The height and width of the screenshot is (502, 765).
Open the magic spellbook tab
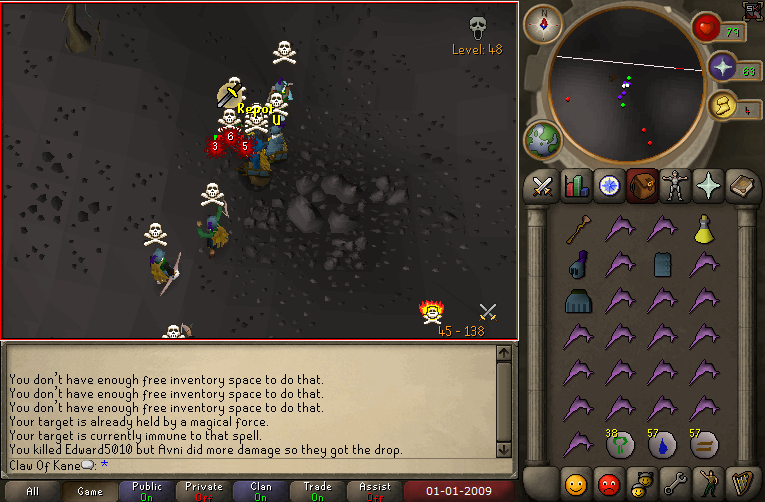coord(741,187)
